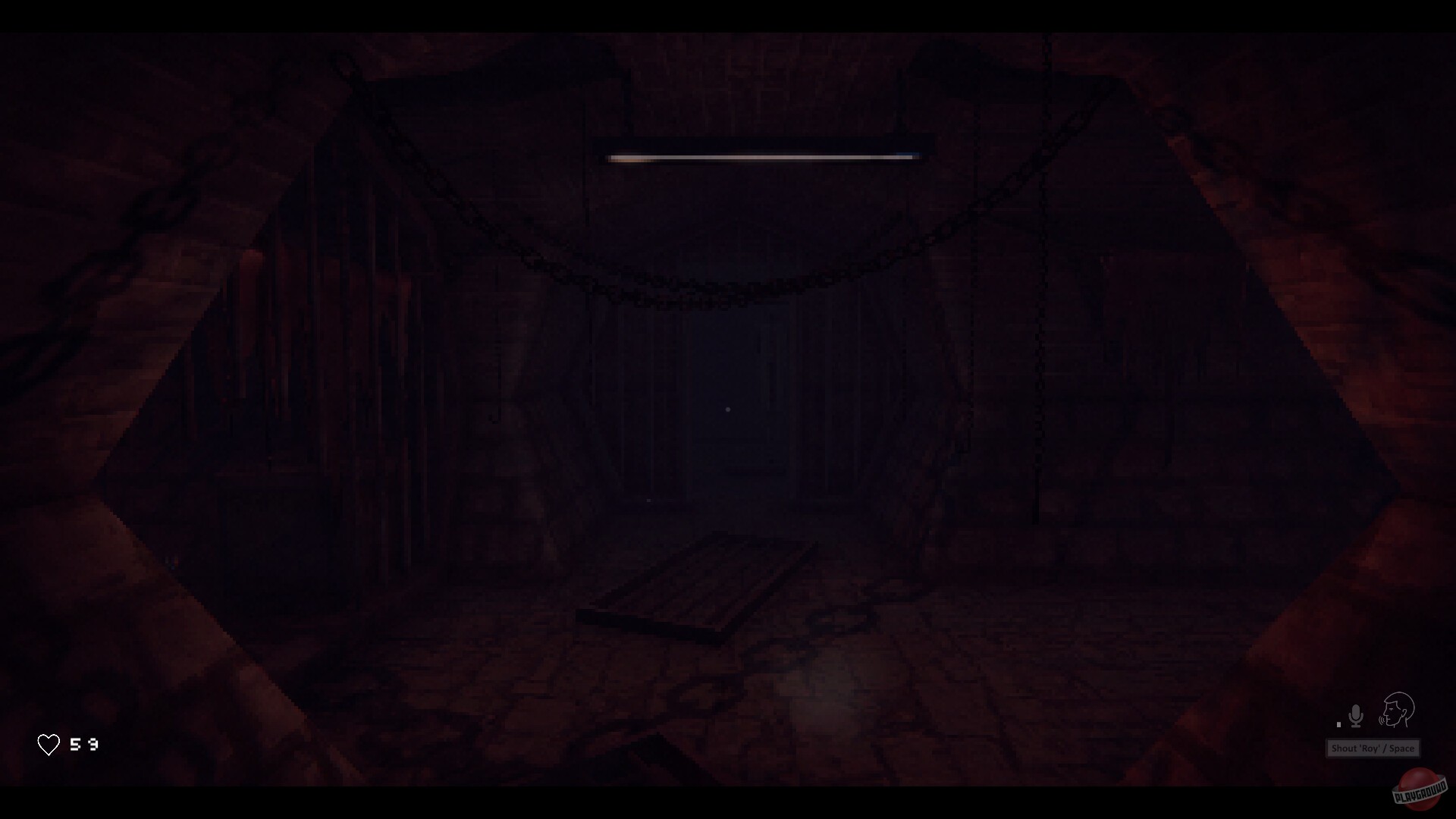Click the sound waves on the shouting face icon

point(1382,720)
